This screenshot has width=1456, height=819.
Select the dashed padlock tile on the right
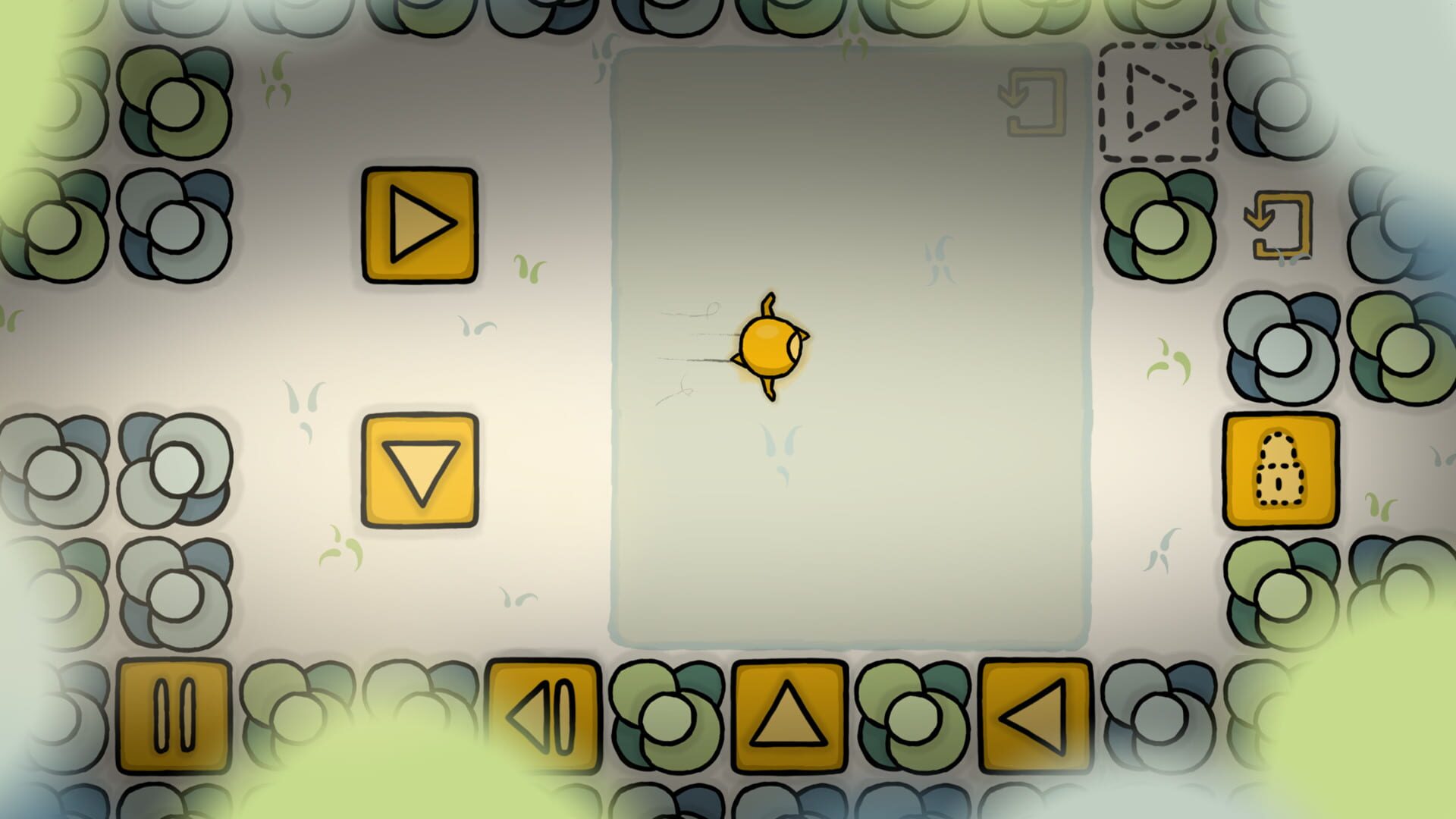coord(1279,469)
